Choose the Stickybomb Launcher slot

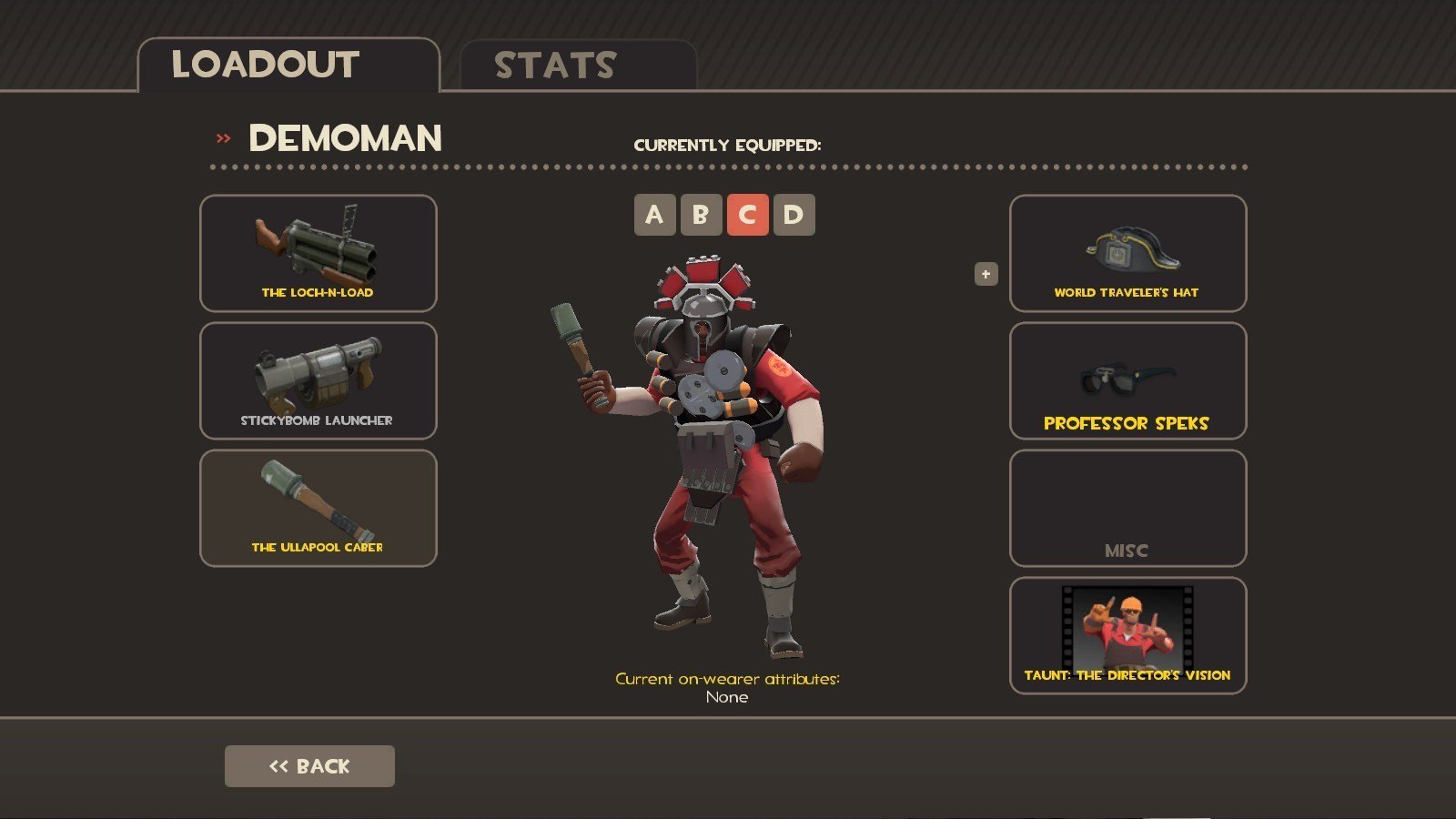(x=318, y=380)
